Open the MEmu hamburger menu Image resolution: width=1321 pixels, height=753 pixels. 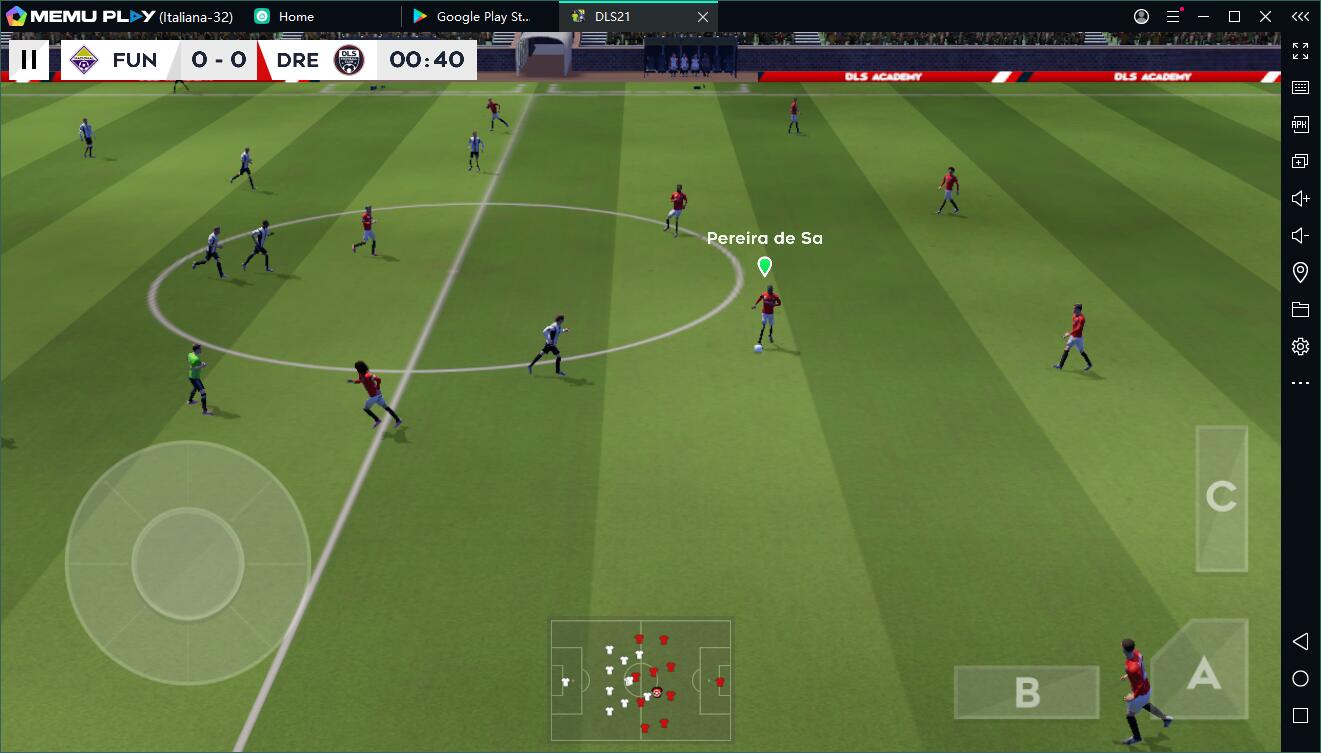click(x=1173, y=16)
